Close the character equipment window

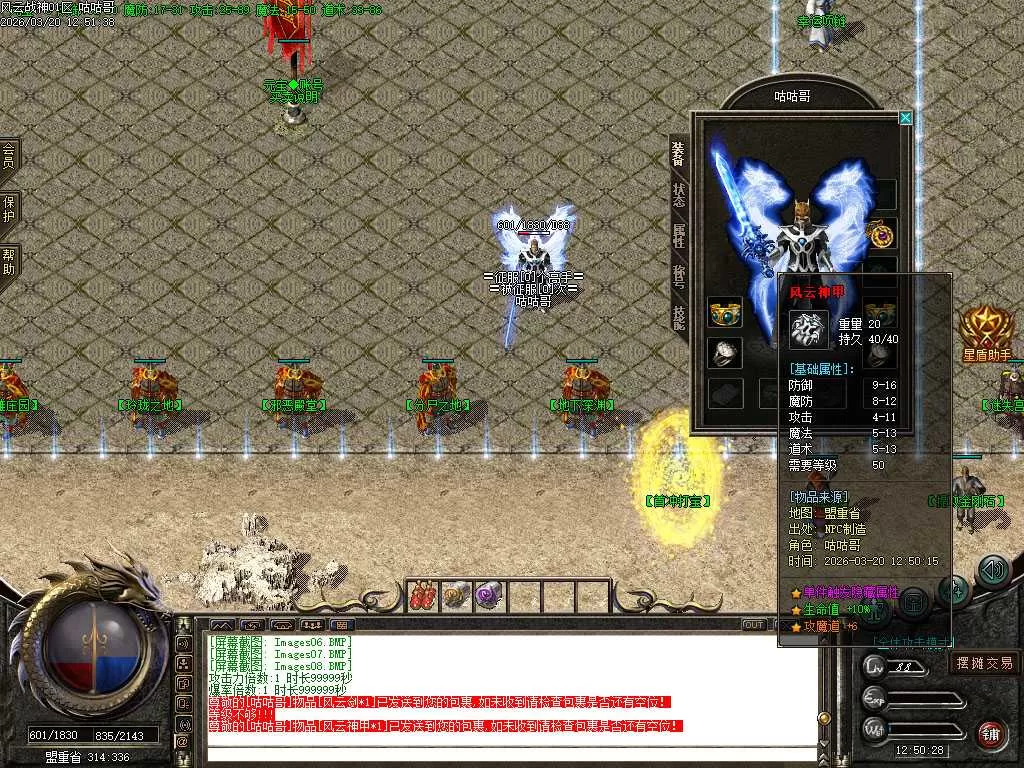(905, 118)
